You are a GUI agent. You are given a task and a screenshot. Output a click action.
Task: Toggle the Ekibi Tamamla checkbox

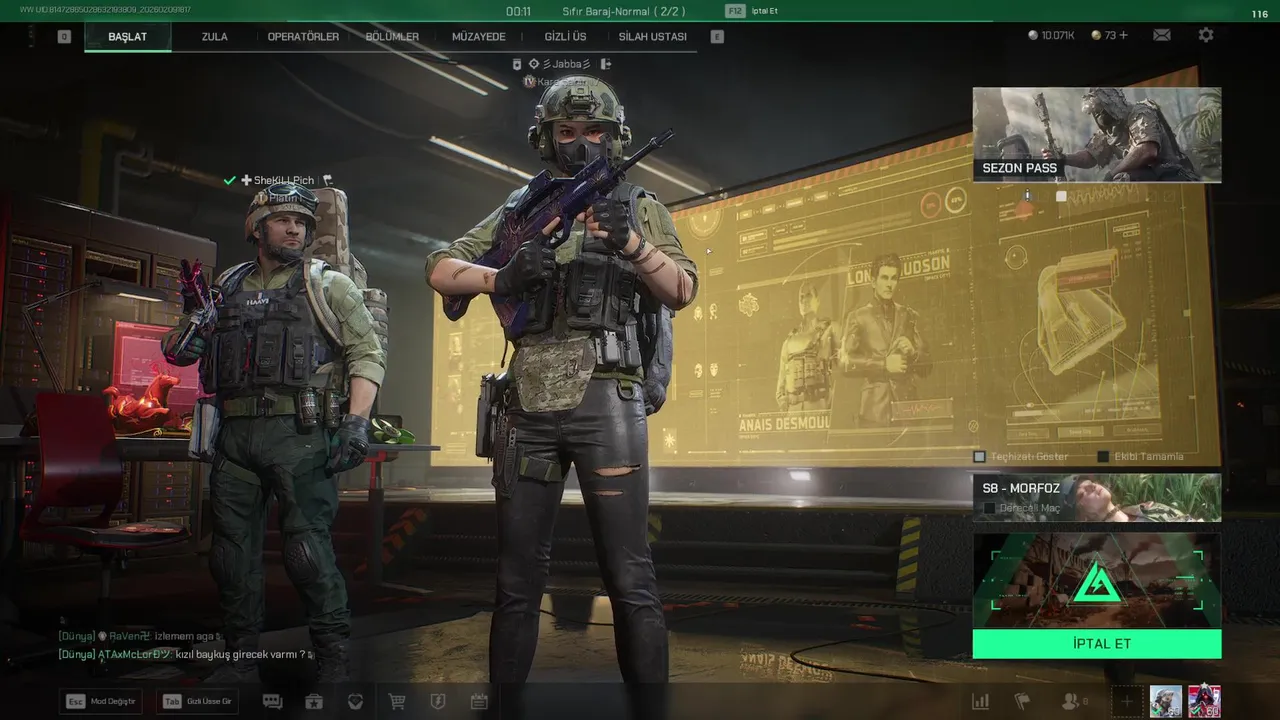(x=1104, y=457)
